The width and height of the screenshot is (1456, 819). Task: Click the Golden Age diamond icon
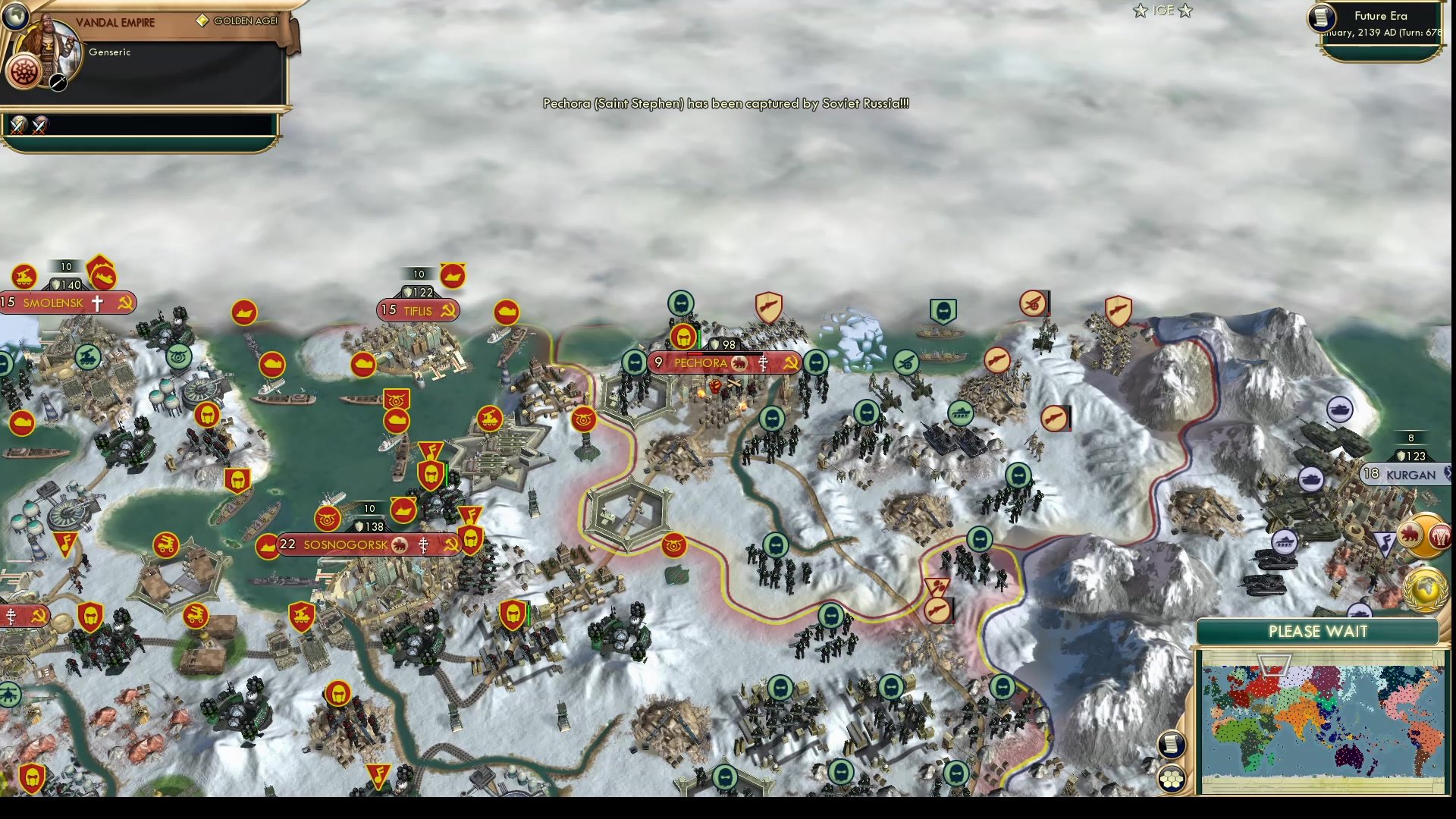tap(202, 20)
